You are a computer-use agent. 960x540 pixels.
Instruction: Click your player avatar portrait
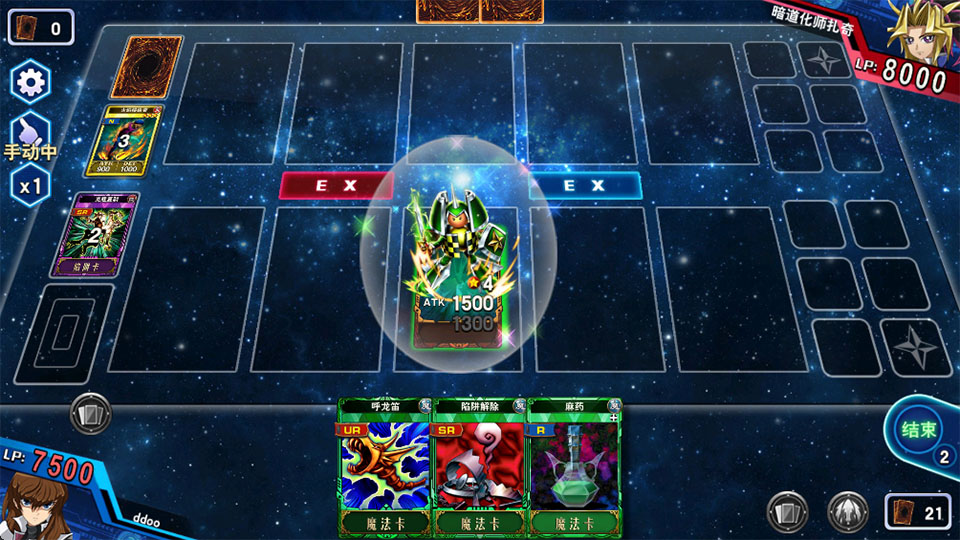click(x=28, y=505)
